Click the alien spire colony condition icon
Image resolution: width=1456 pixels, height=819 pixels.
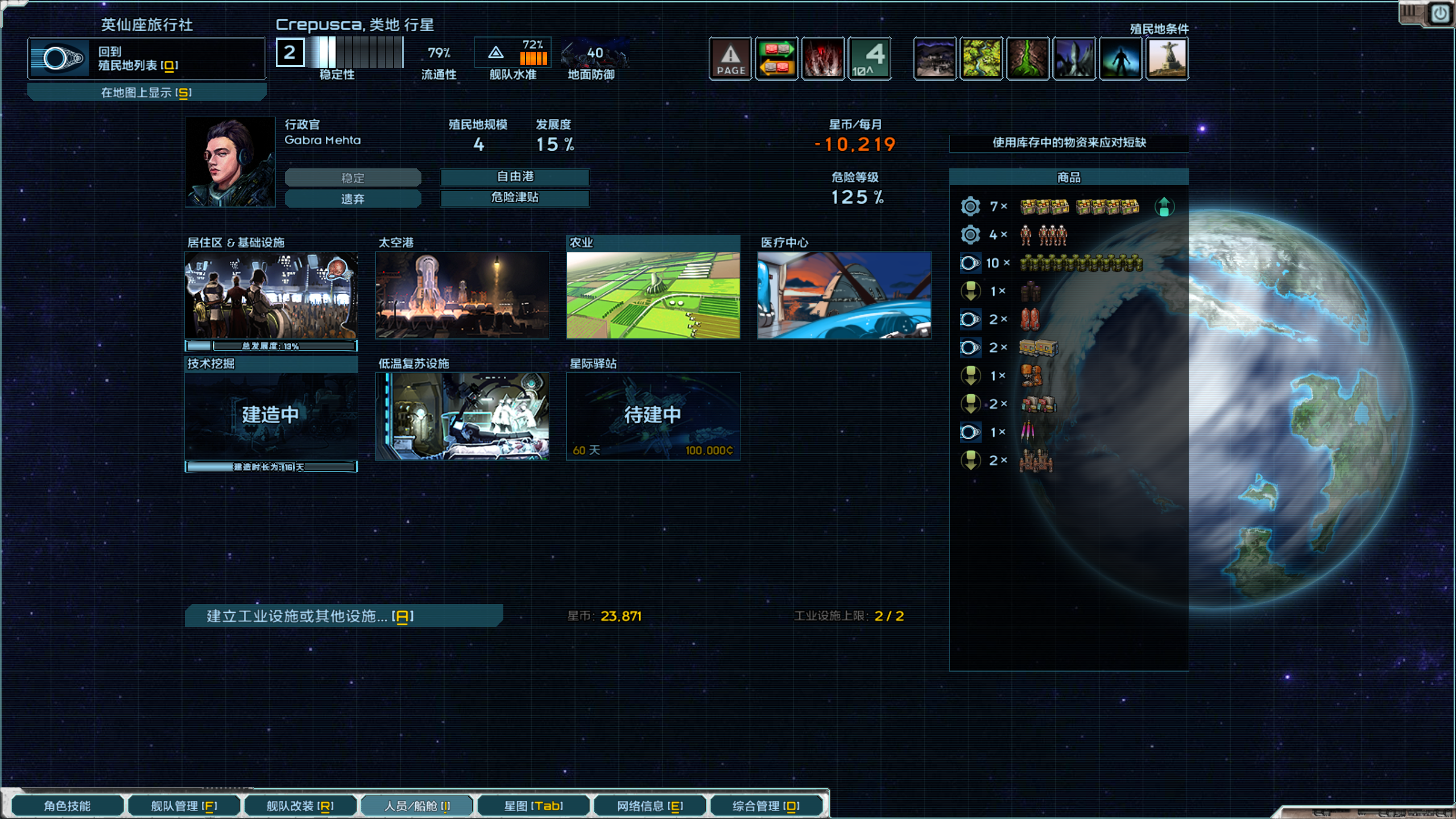pos(1074,59)
